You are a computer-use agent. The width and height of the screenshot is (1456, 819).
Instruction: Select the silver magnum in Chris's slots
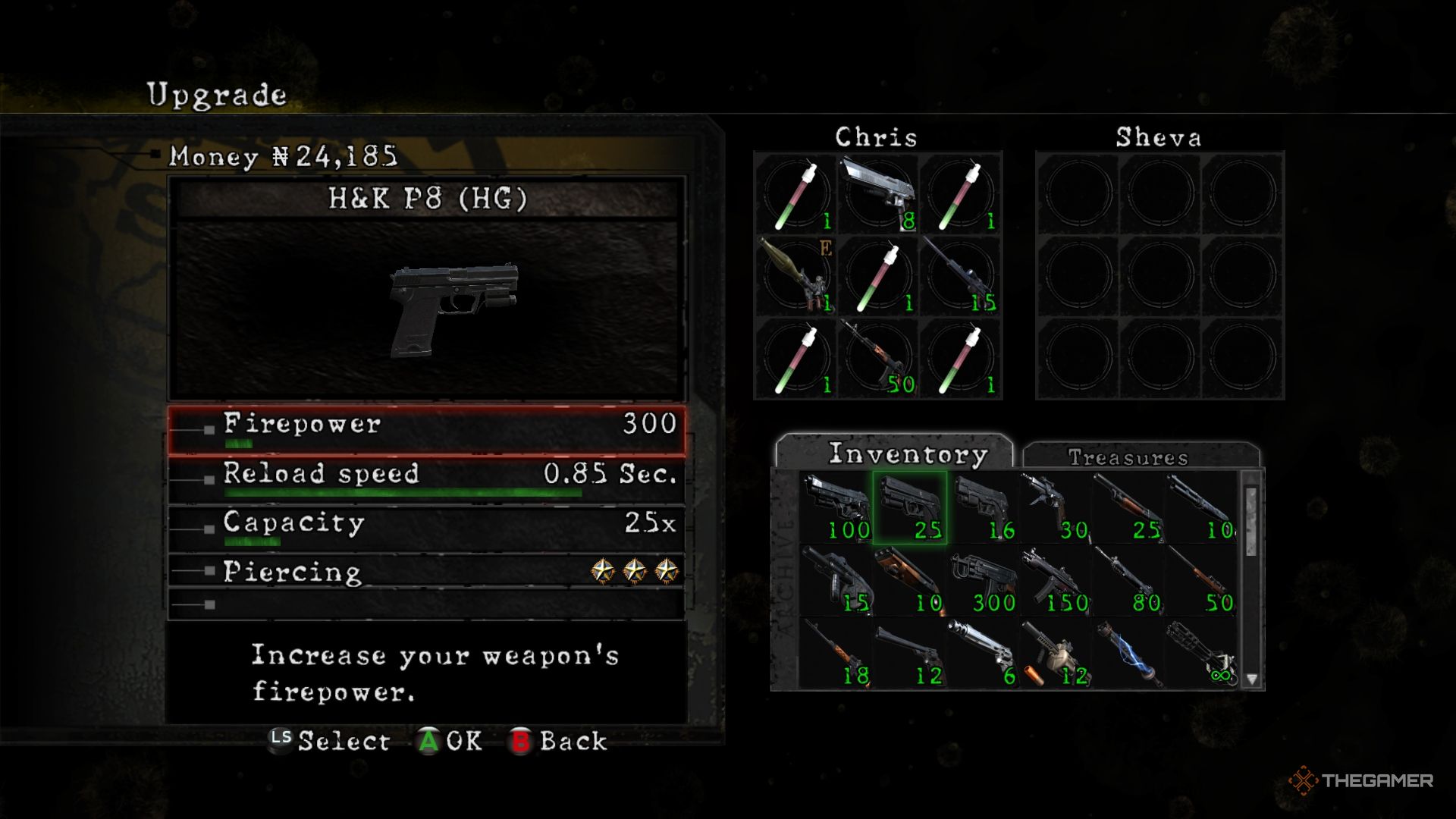click(x=877, y=194)
